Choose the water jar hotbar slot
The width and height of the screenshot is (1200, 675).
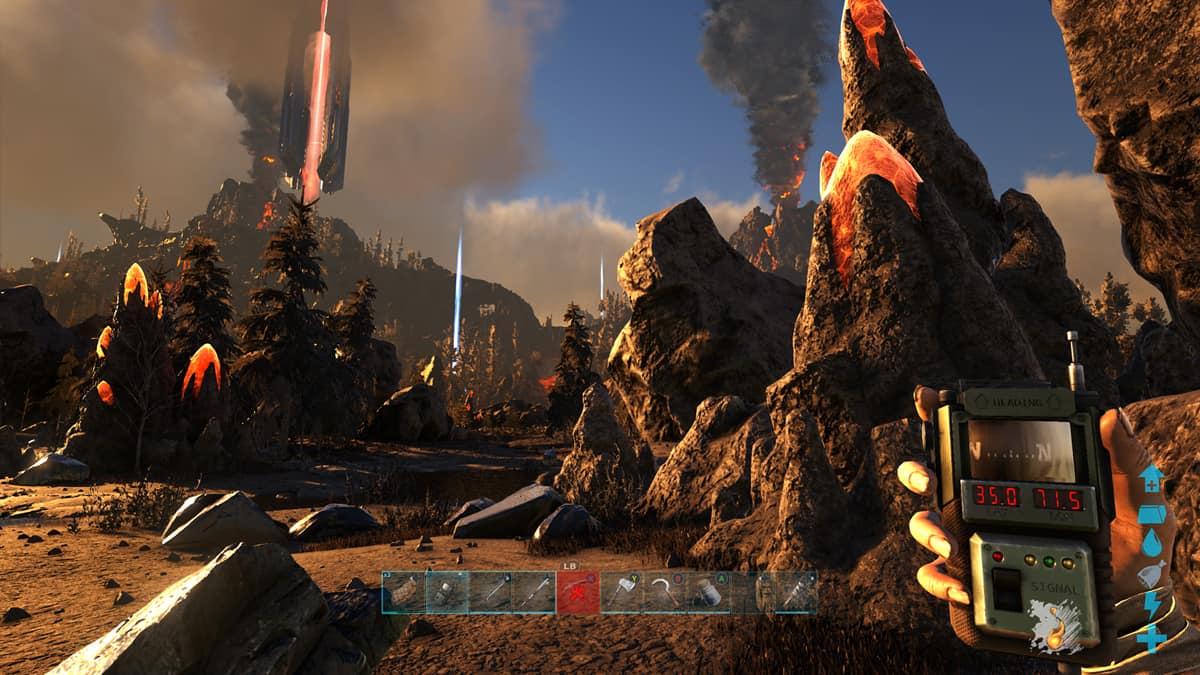pyautogui.click(x=708, y=592)
